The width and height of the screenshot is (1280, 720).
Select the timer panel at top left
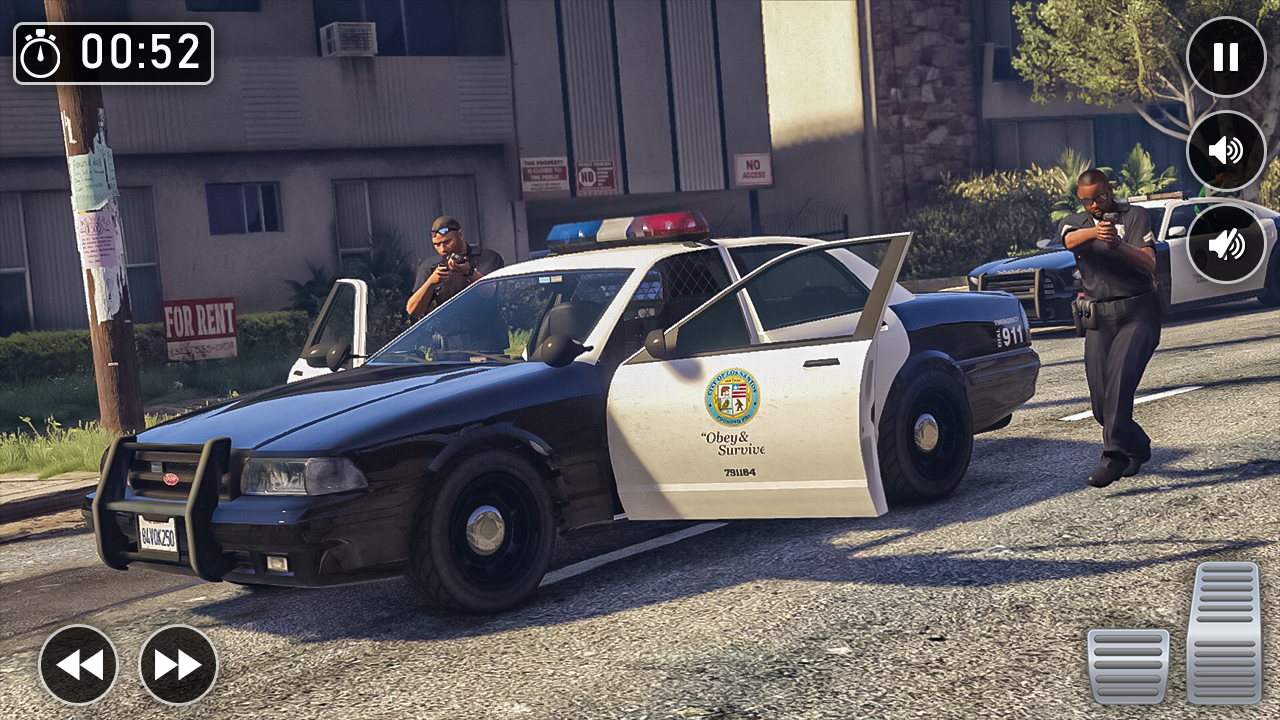(115, 52)
